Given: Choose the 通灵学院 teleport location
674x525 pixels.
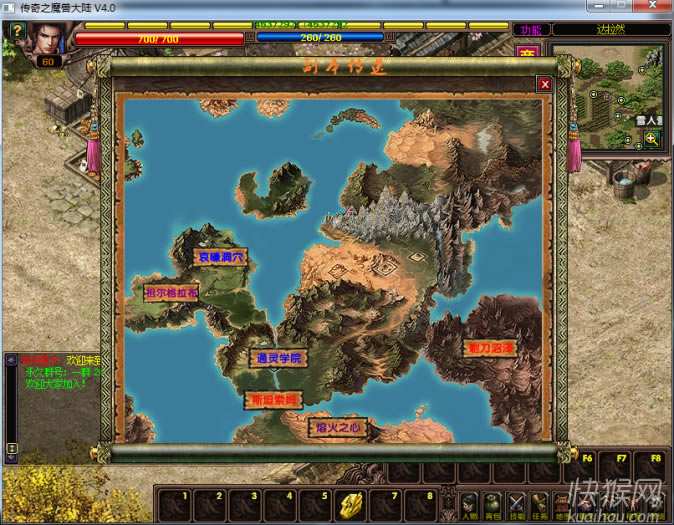Looking at the screenshot, I should (276, 357).
